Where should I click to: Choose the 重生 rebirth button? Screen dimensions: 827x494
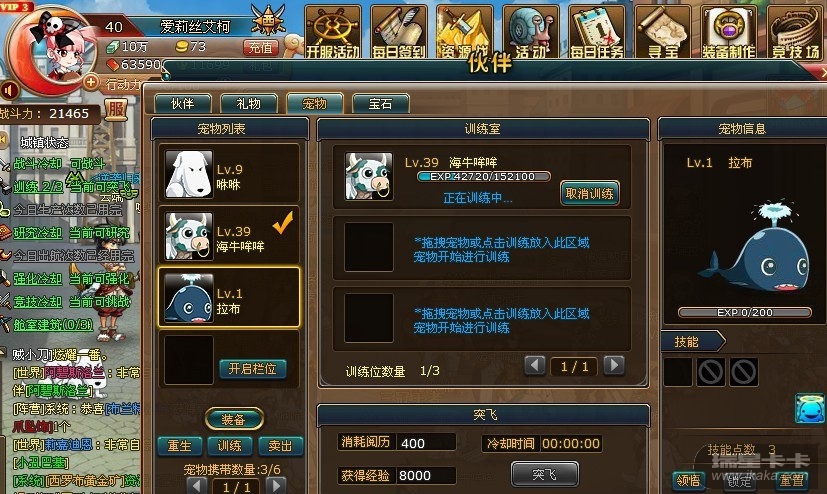181,446
